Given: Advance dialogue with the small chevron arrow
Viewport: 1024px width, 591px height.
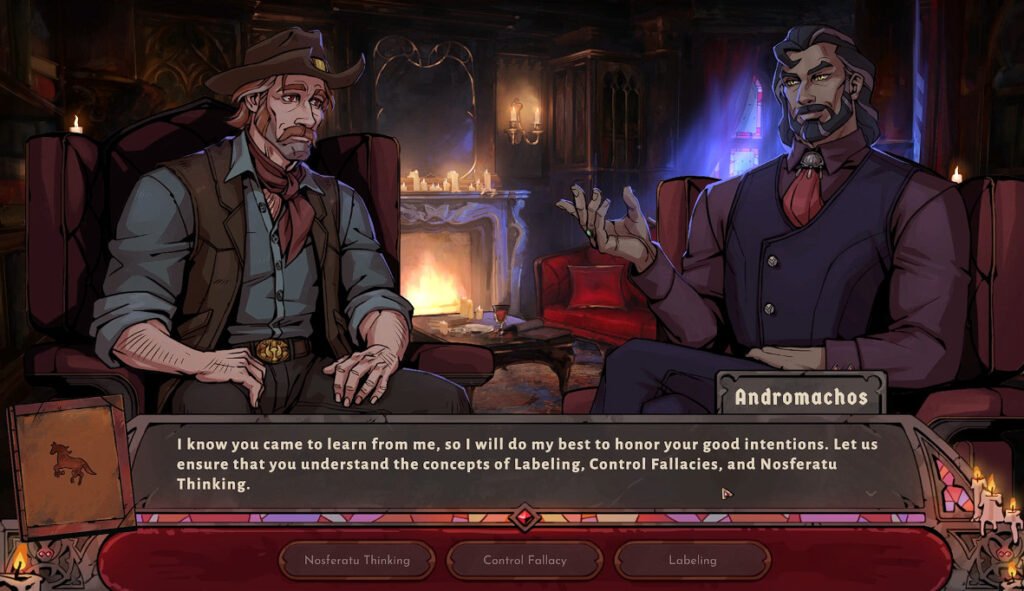Looking at the screenshot, I should (x=870, y=493).
